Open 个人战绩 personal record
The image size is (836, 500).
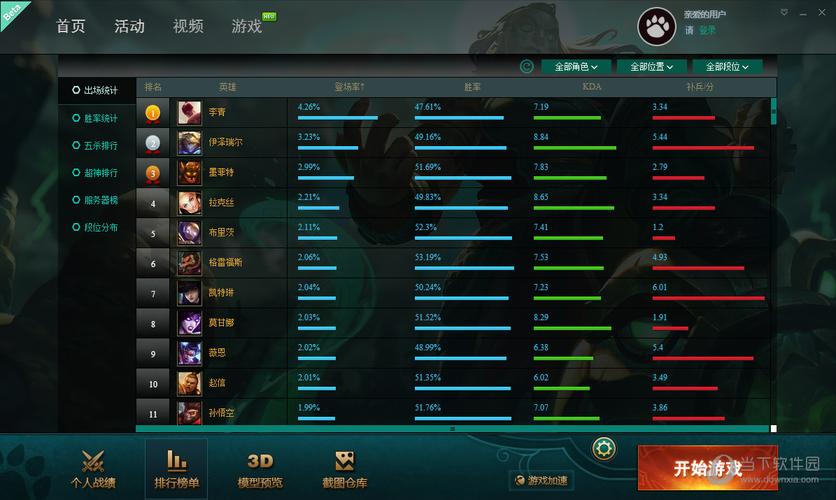[x=92, y=470]
